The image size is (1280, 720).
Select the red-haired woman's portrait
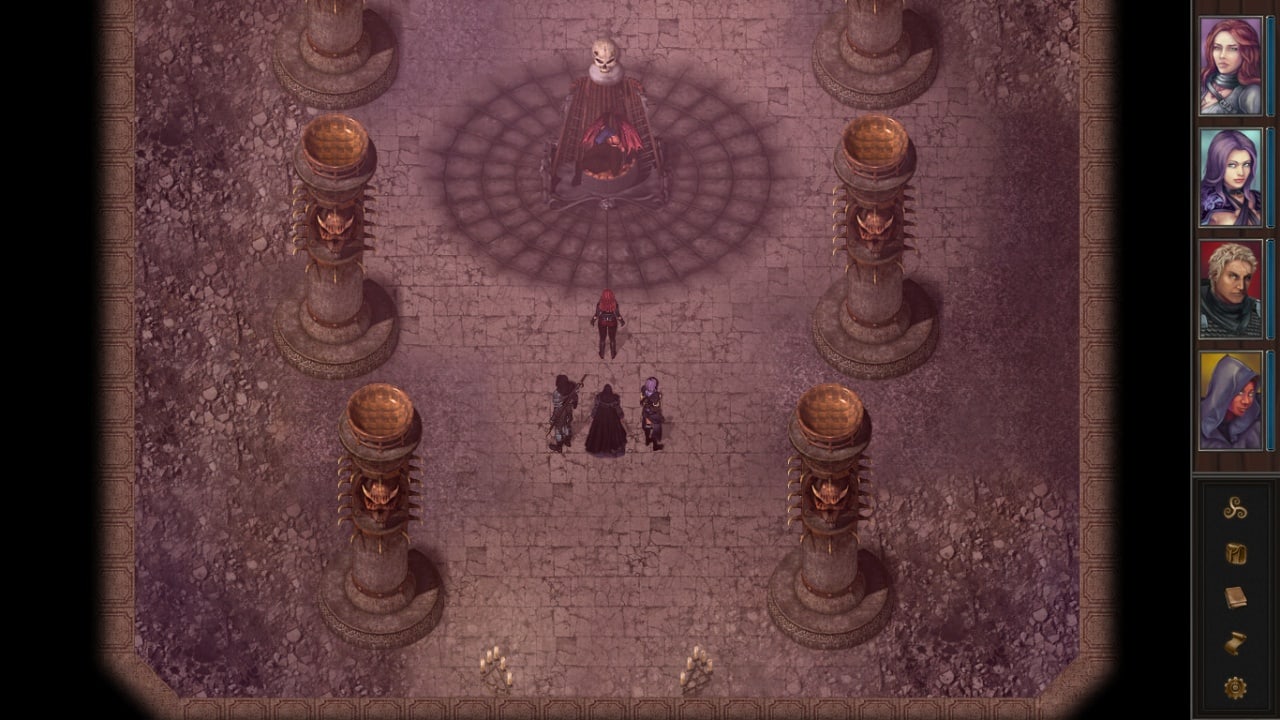point(1231,66)
